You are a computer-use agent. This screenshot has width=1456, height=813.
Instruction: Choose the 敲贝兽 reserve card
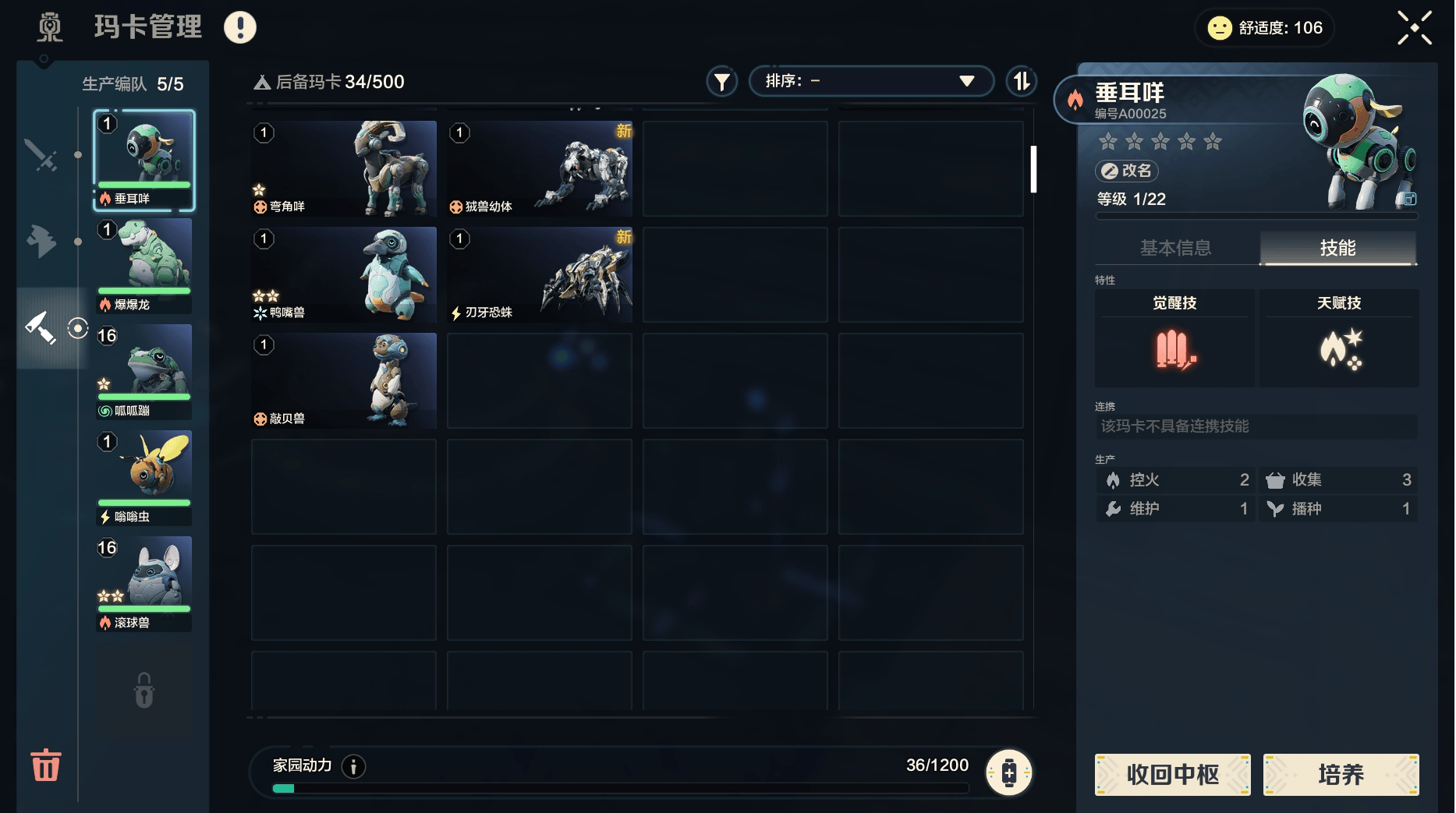point(344,380)
